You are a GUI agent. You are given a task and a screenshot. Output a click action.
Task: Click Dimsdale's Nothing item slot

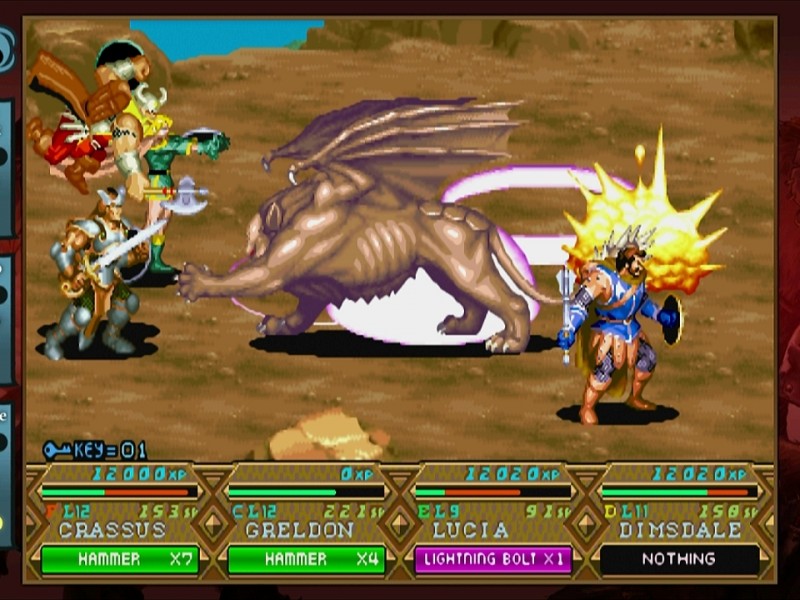[x=679, y=560]
